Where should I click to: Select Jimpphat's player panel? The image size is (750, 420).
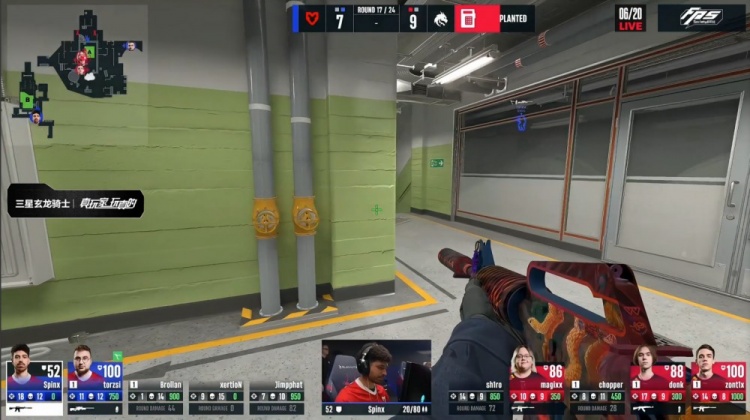275,396
